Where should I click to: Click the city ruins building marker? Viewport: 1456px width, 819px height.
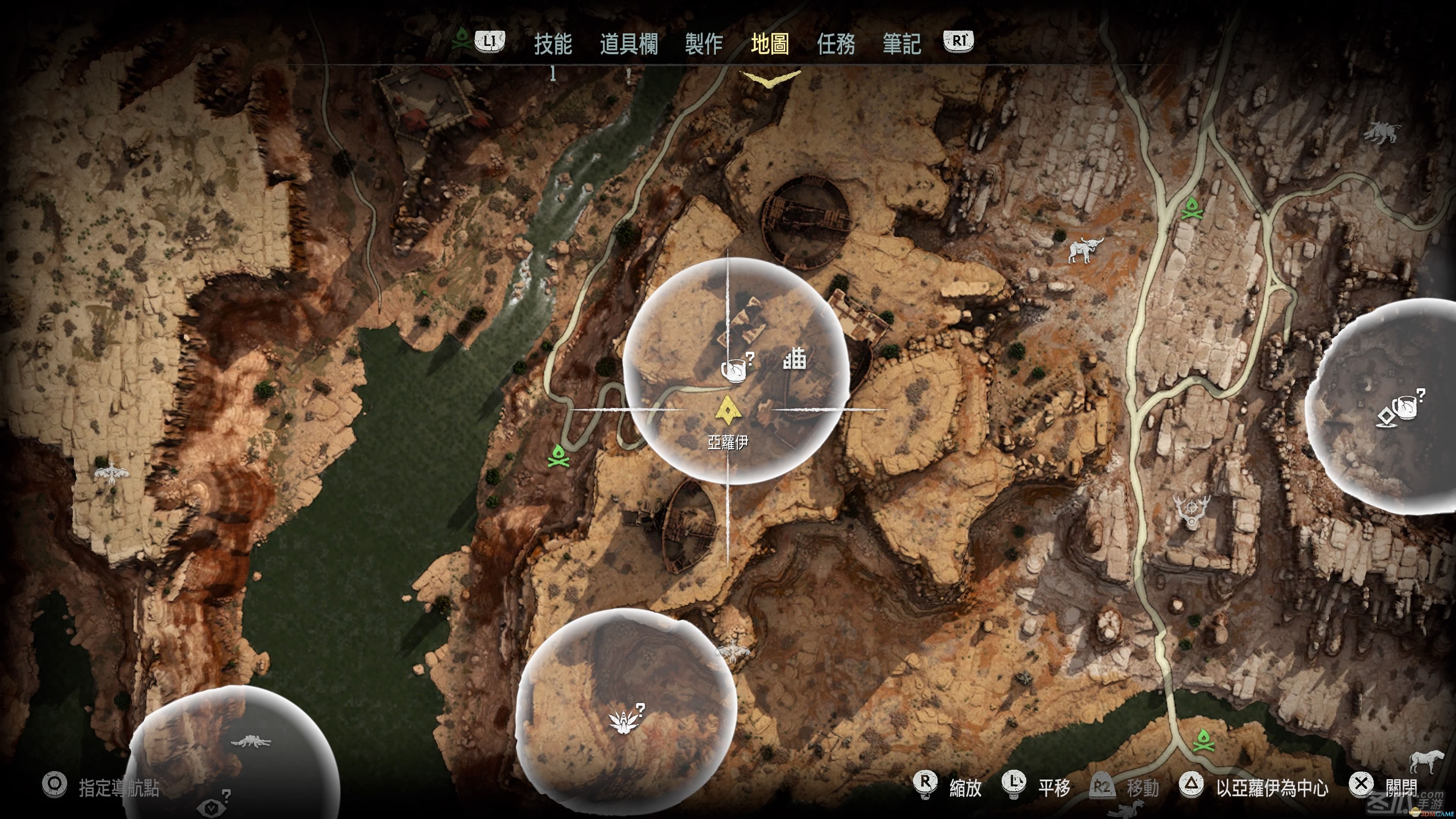tap(794, 358)
